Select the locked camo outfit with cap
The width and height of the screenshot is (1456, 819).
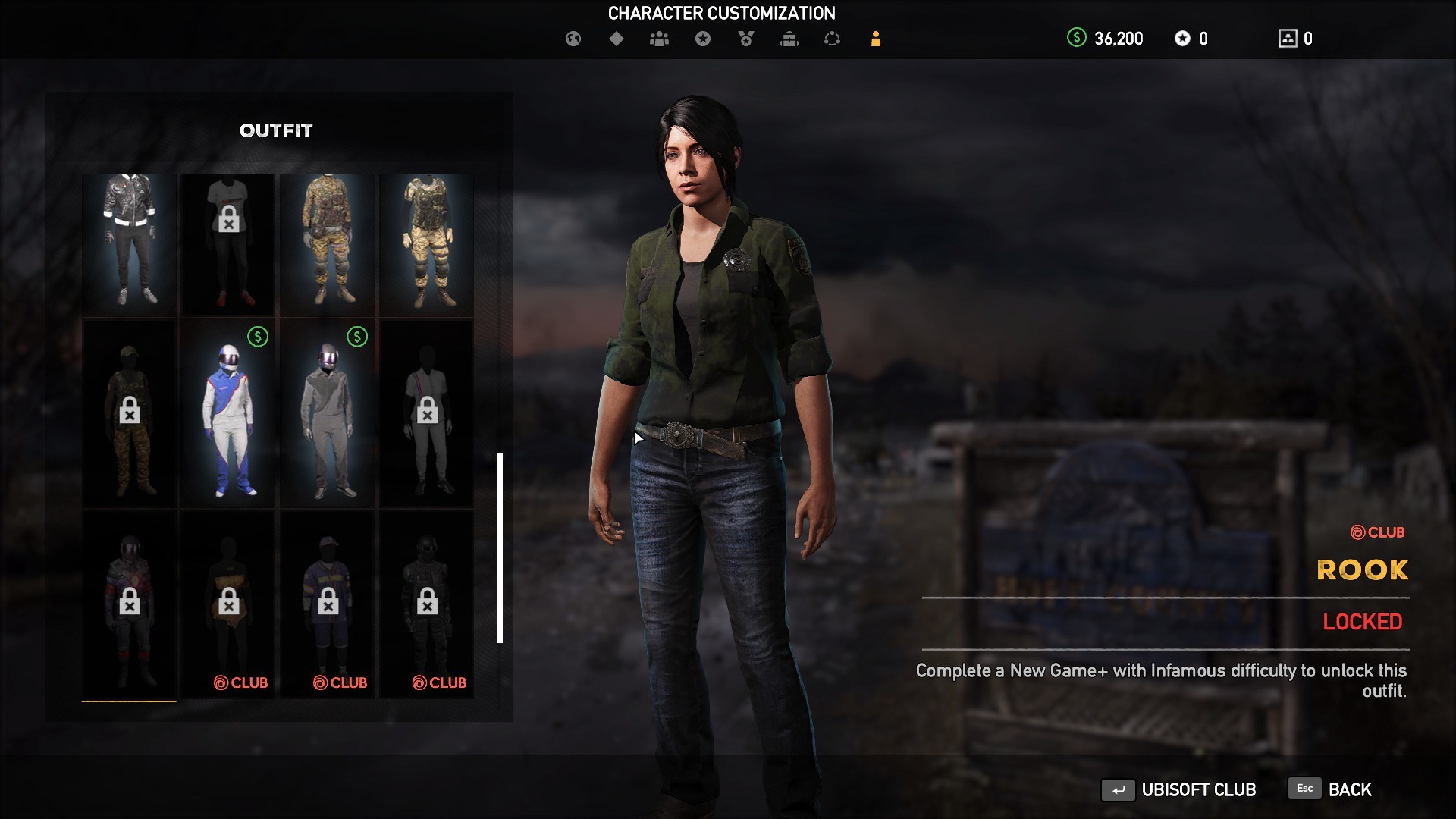(130, 413)
